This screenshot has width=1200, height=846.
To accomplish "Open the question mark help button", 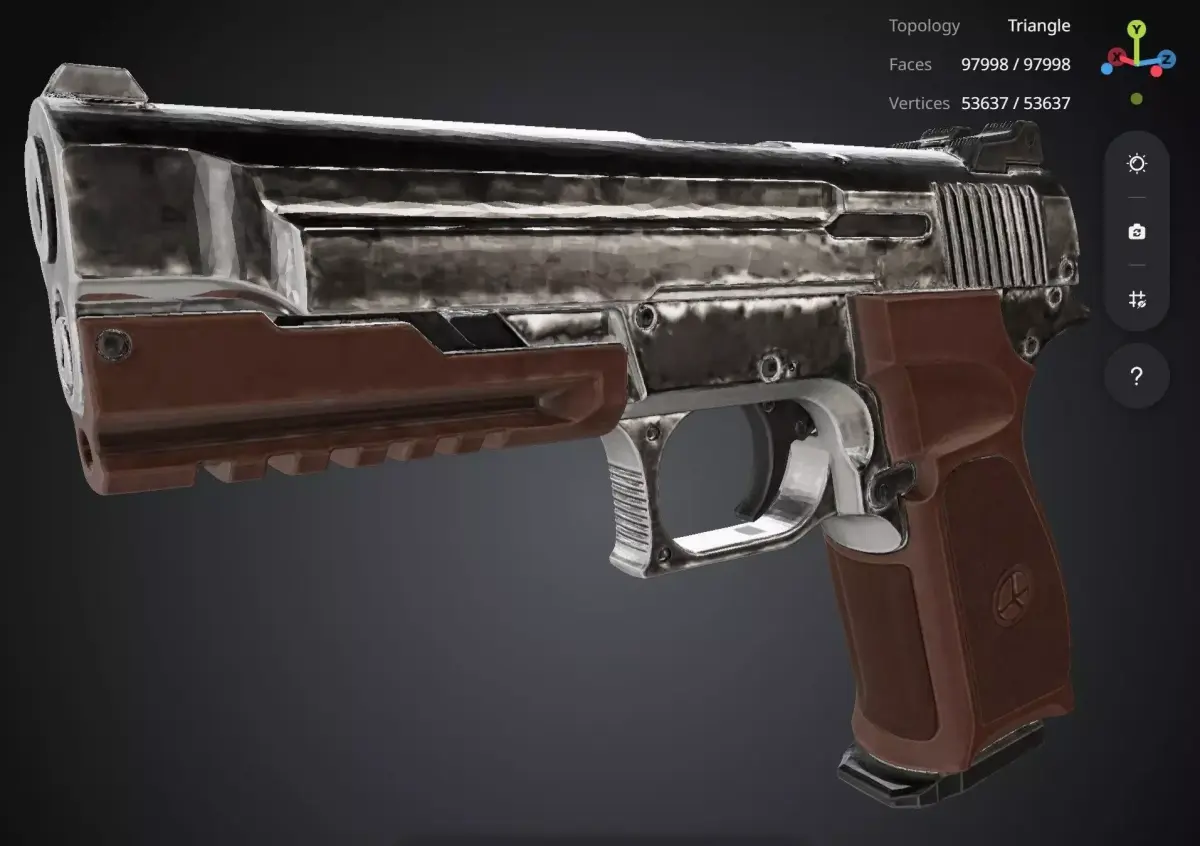I will (1137, 377).
